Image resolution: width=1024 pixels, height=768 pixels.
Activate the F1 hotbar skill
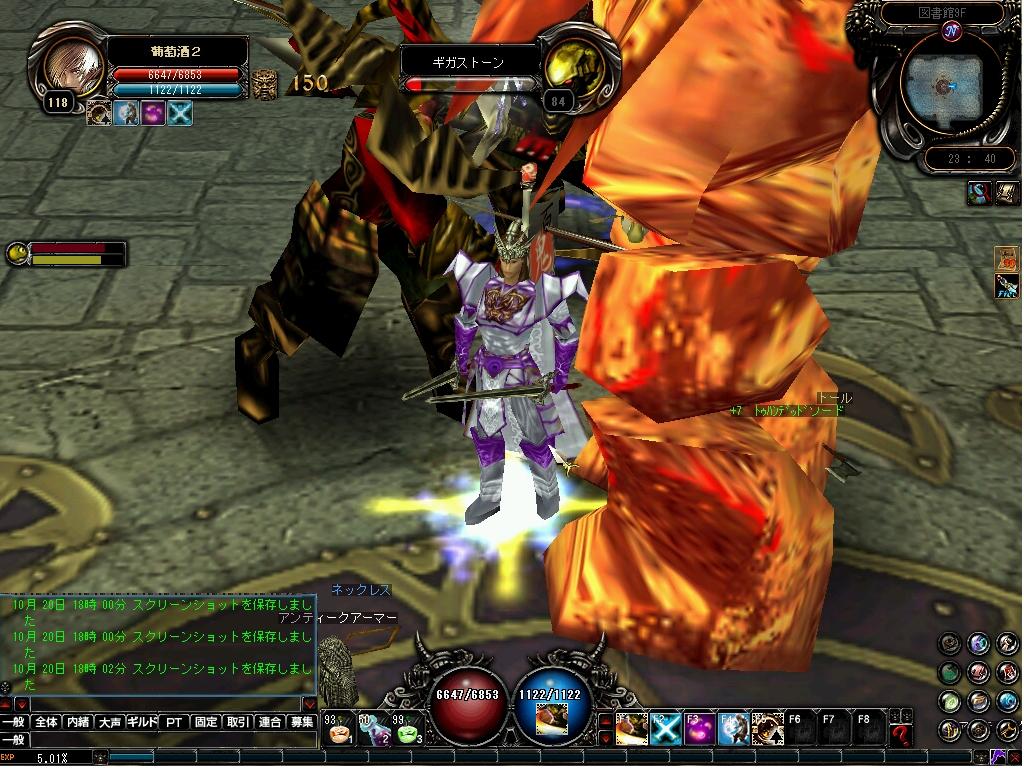(x=631, y=730)
